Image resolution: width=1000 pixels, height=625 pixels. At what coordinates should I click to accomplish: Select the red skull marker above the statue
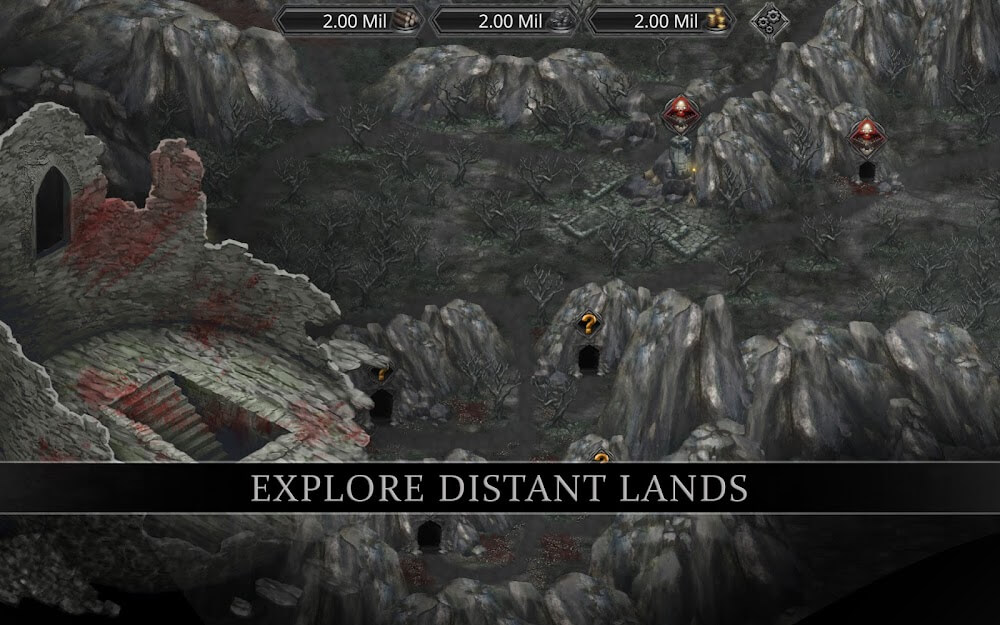coord(681,111)
